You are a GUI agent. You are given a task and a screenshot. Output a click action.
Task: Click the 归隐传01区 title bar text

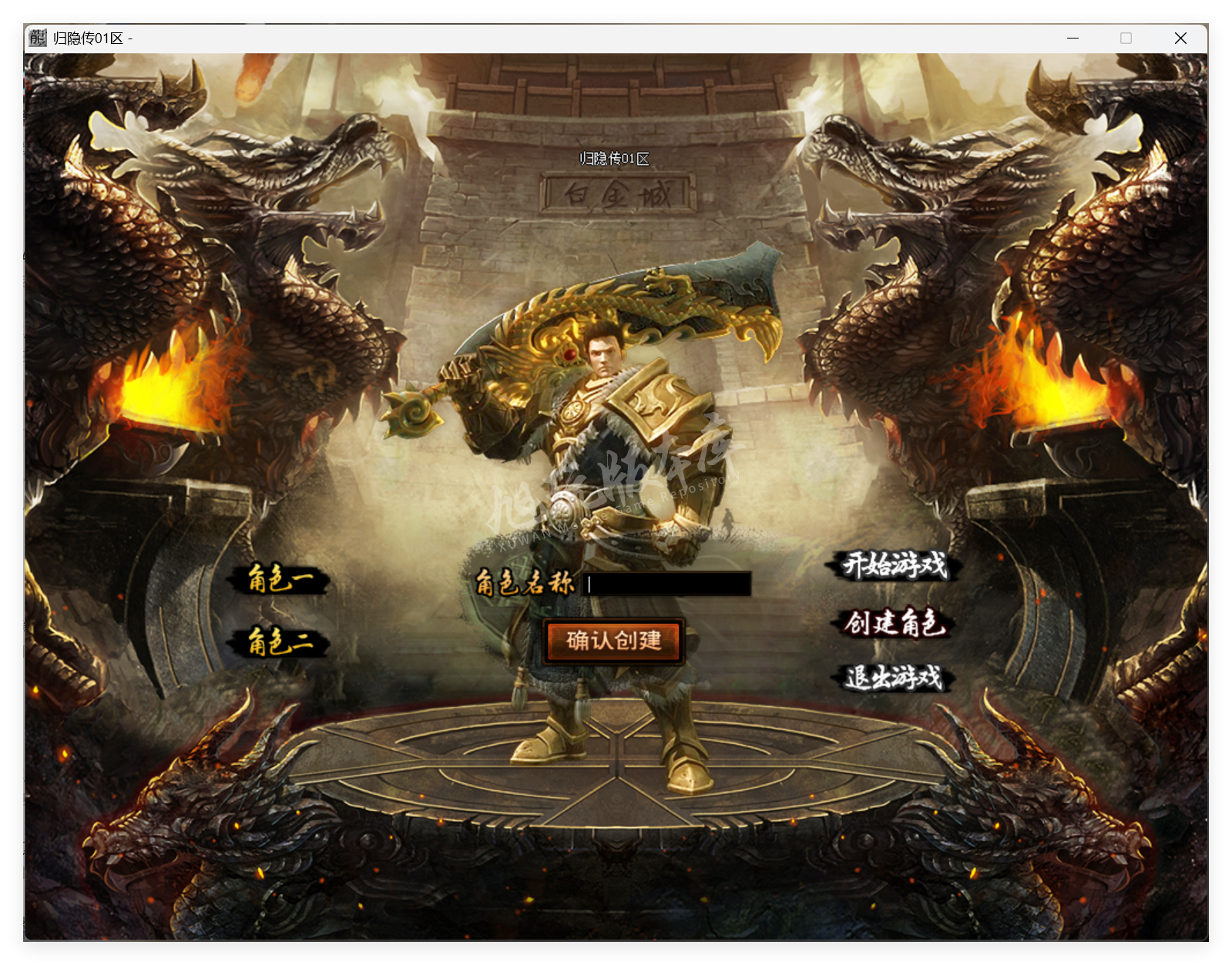87,37
